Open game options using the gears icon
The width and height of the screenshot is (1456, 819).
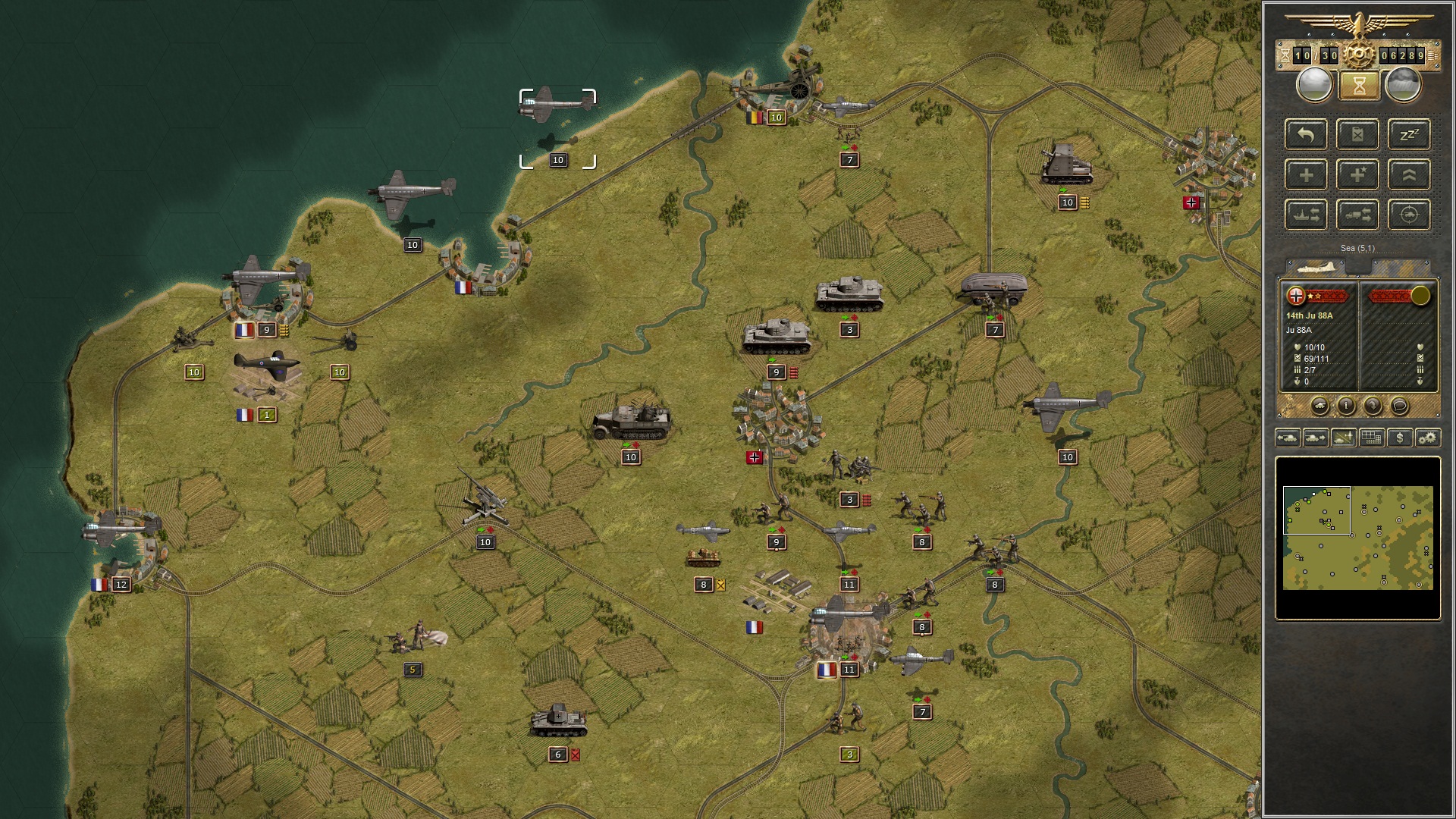tap(1429, 438)
